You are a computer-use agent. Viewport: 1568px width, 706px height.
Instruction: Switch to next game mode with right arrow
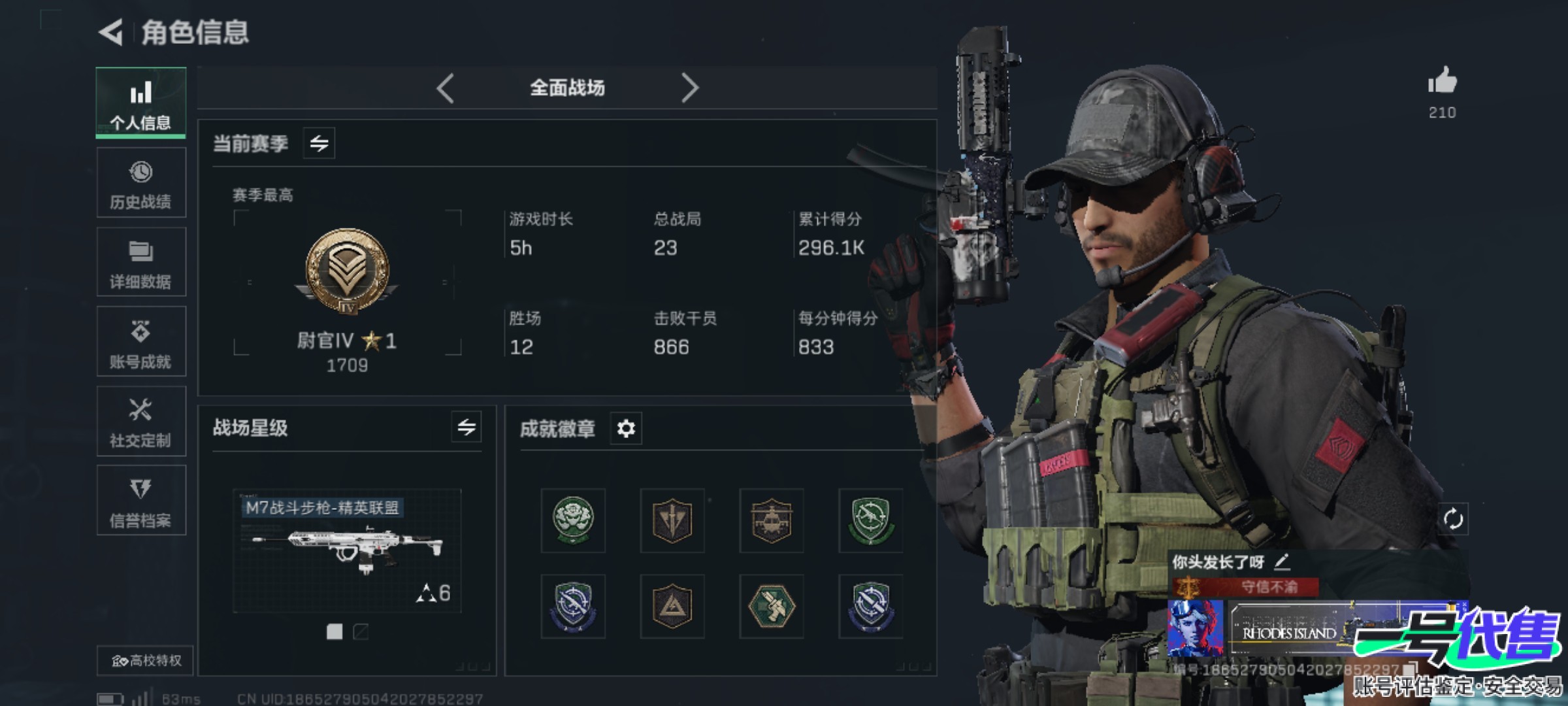[x=690, y=88]
